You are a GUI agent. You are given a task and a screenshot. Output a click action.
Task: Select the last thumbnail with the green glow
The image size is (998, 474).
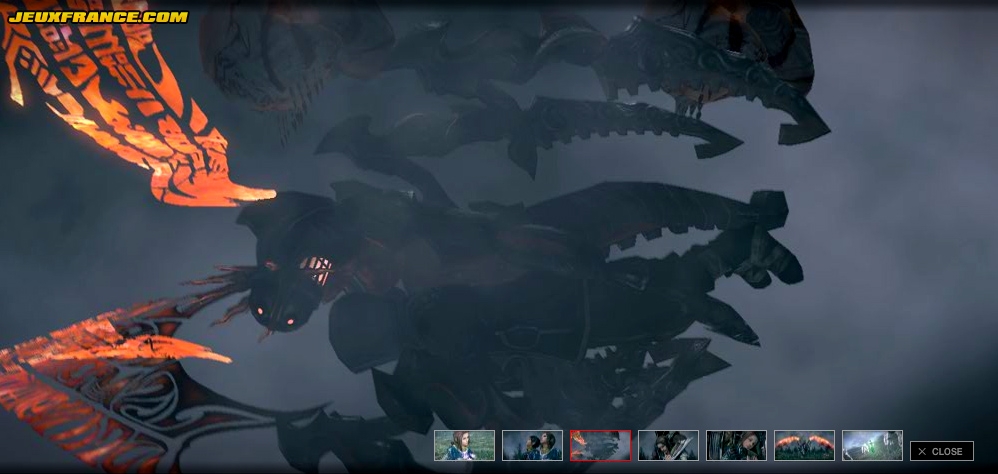pyautogui.click(x=872, y=445)
